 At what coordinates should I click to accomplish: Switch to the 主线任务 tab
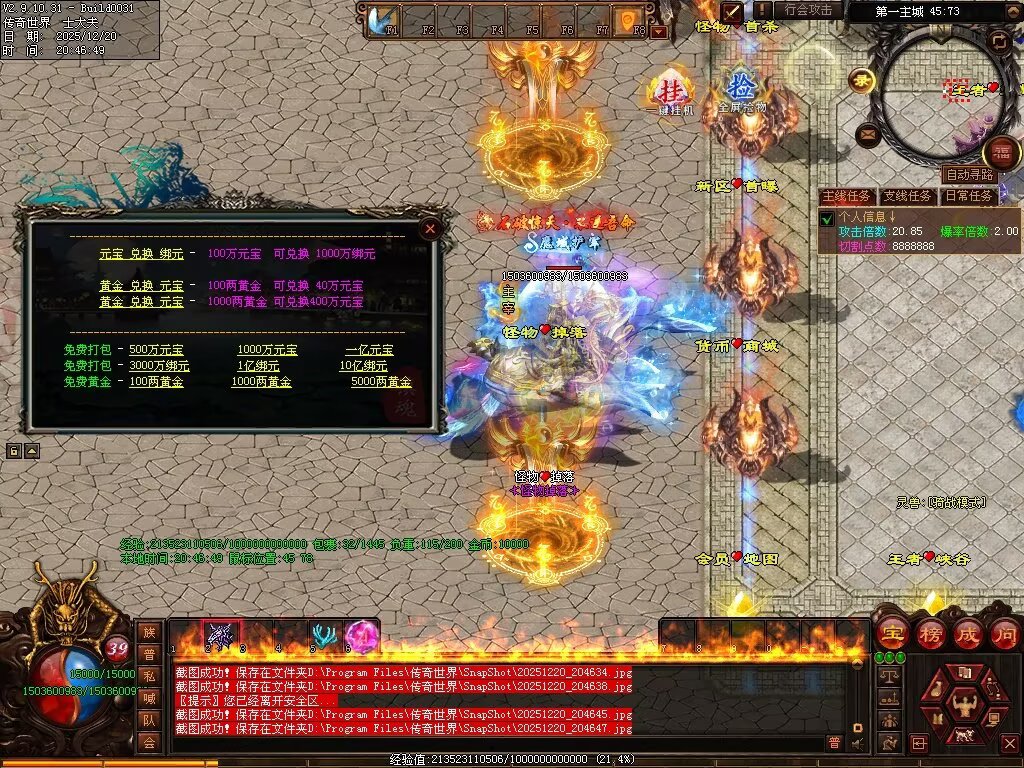coord(847,196)
